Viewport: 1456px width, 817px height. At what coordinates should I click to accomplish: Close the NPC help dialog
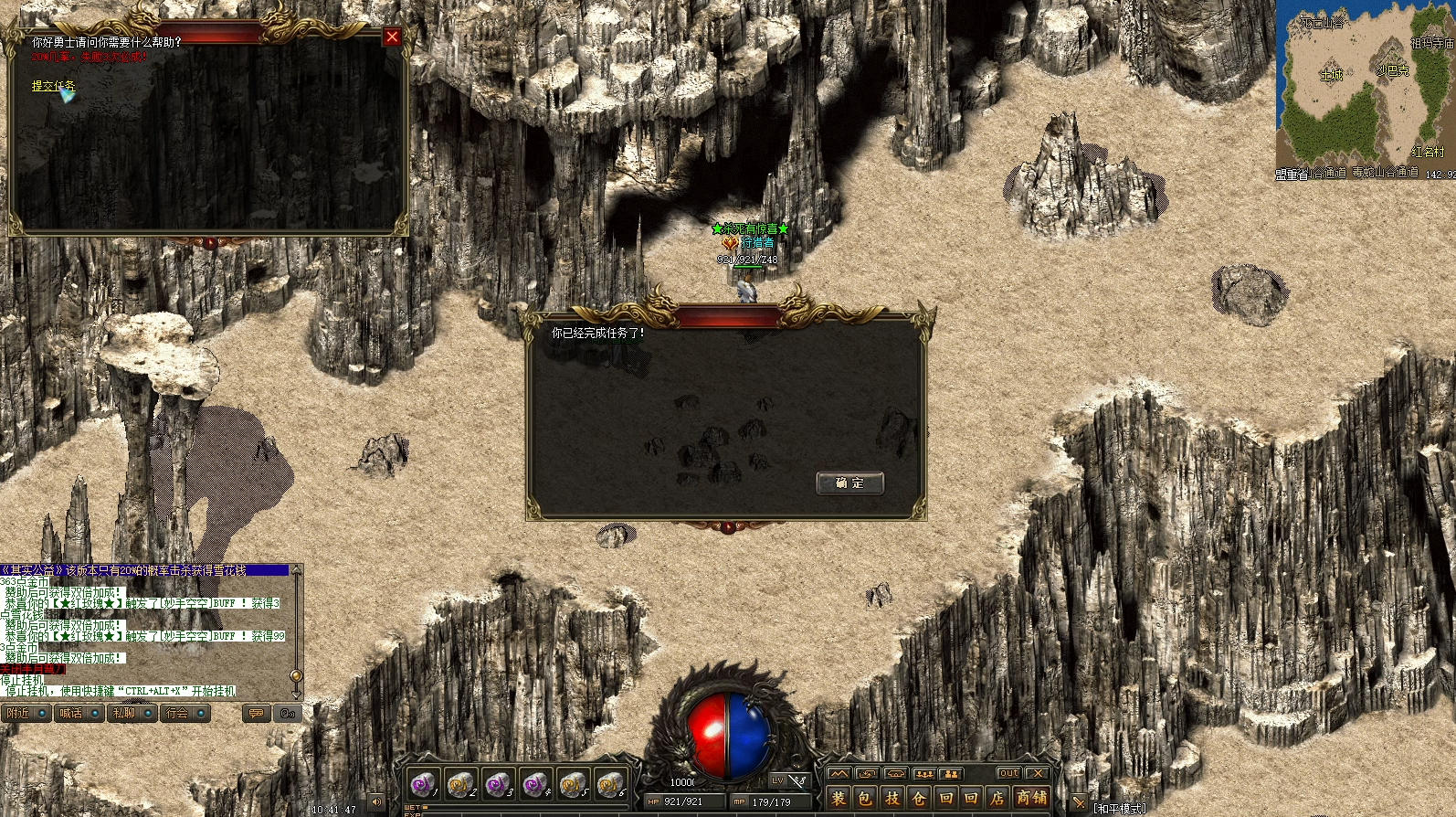(x=392, y=37)
